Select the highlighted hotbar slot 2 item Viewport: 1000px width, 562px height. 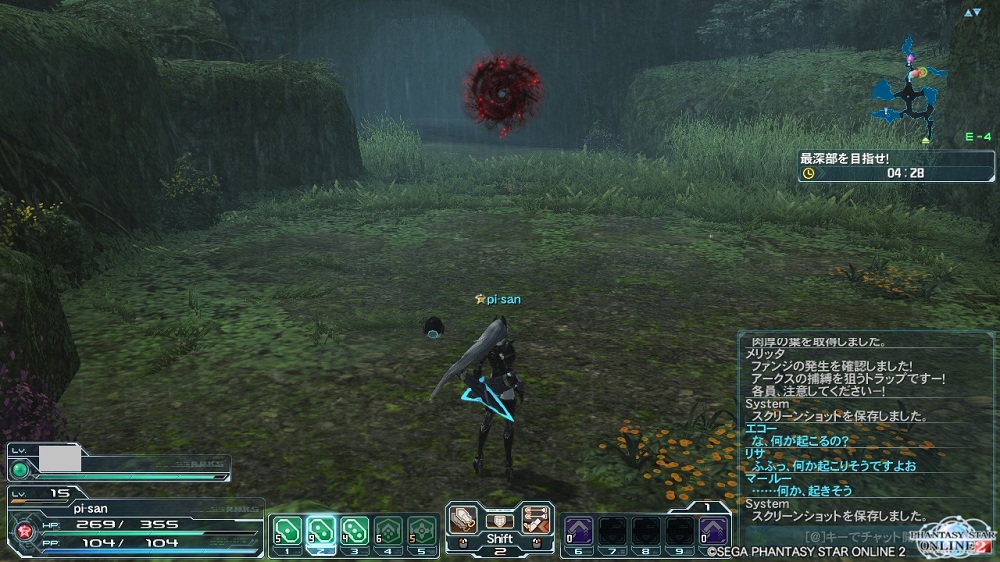[321, 530]
